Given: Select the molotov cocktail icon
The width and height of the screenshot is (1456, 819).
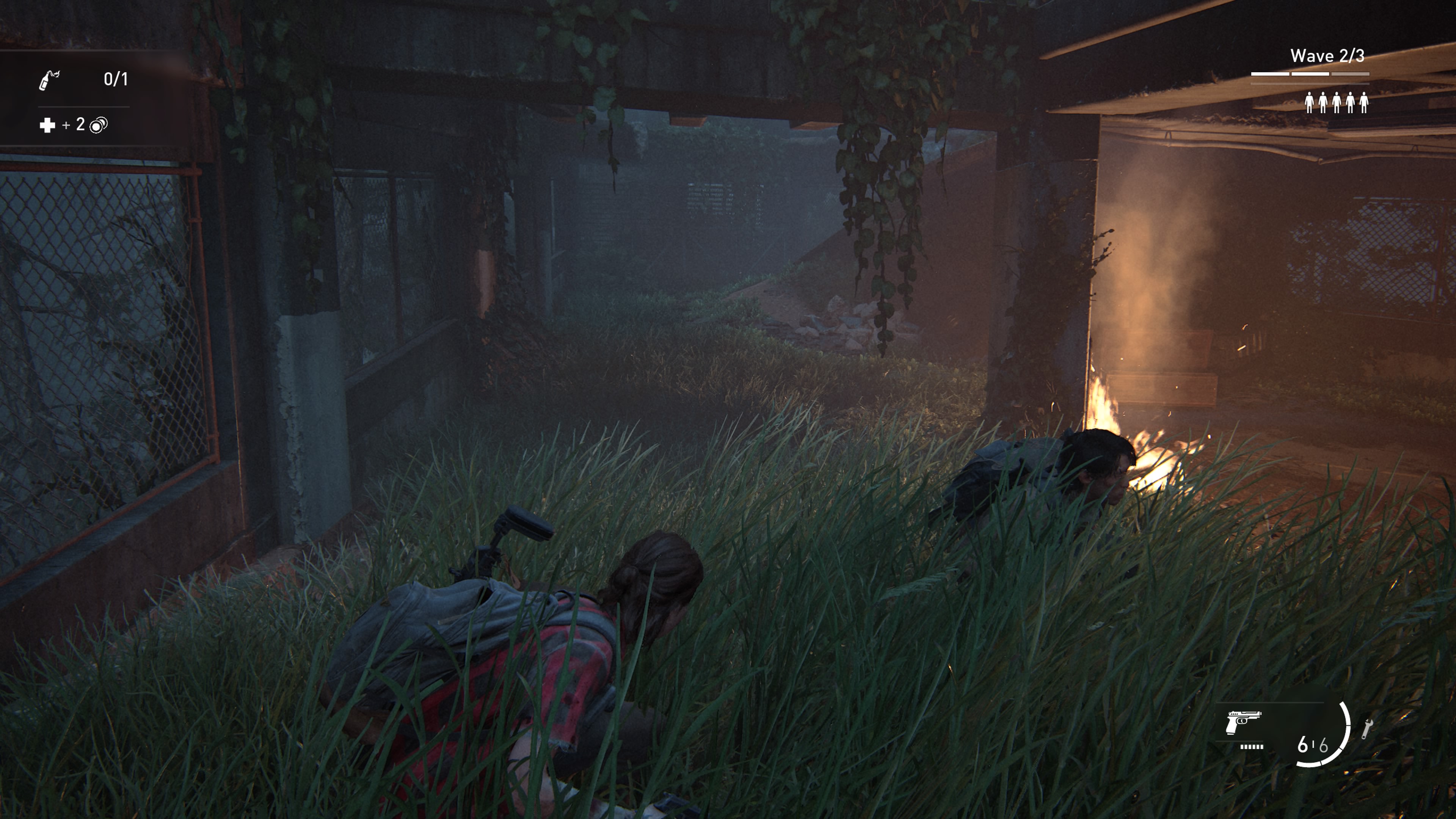Looking at the screenshot, I should pos(49,80).
